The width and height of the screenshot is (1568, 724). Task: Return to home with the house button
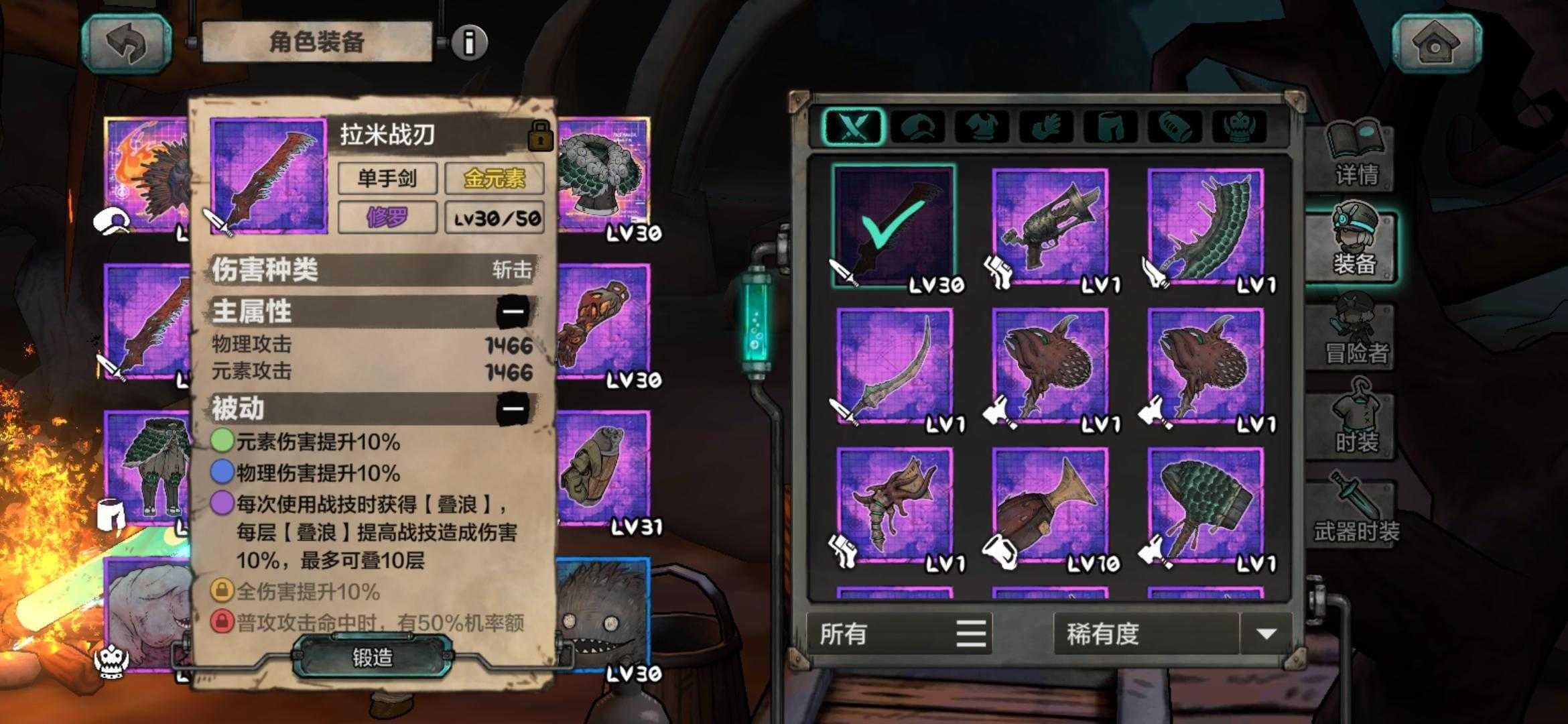pos(1436,43)
